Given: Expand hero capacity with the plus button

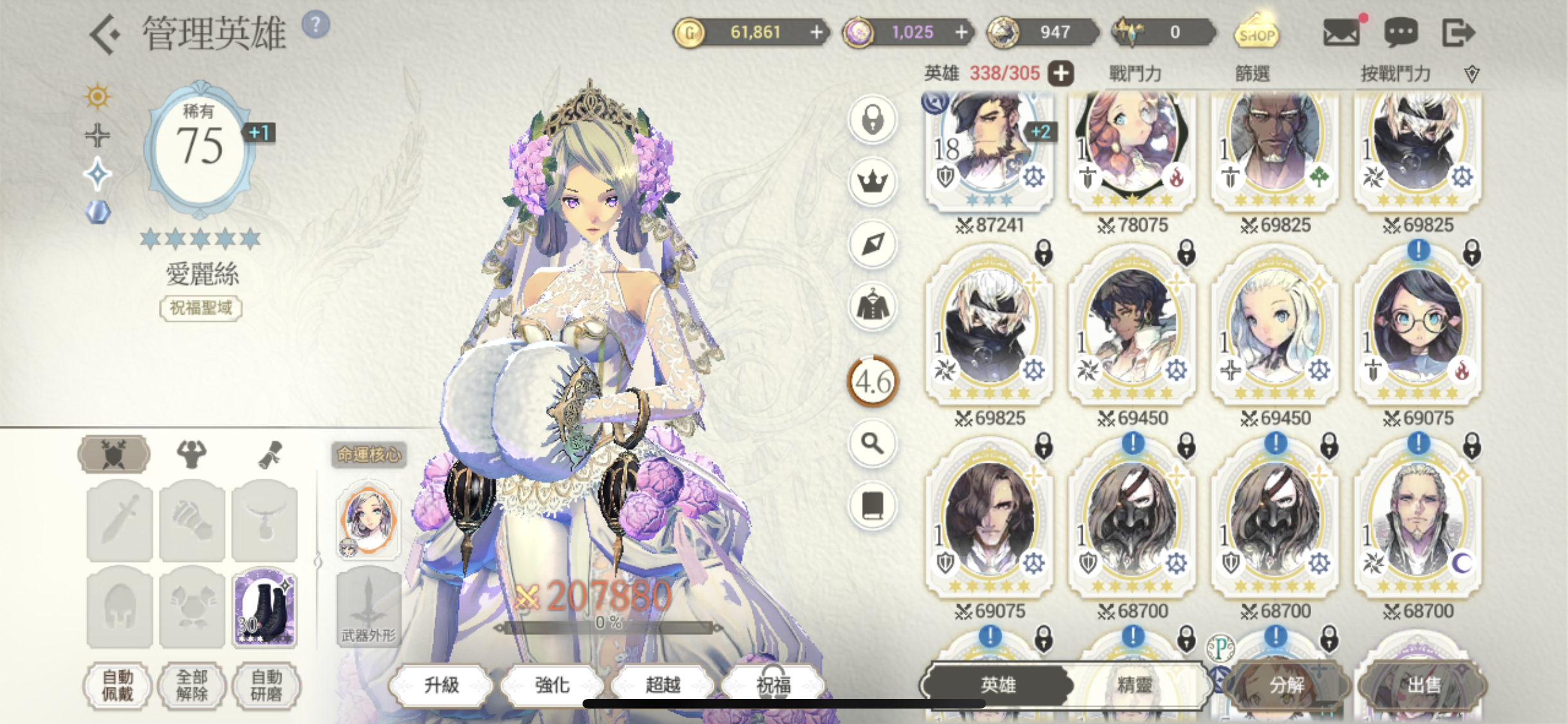Looking at the screenshot, I should click(x=1061, y=73).
